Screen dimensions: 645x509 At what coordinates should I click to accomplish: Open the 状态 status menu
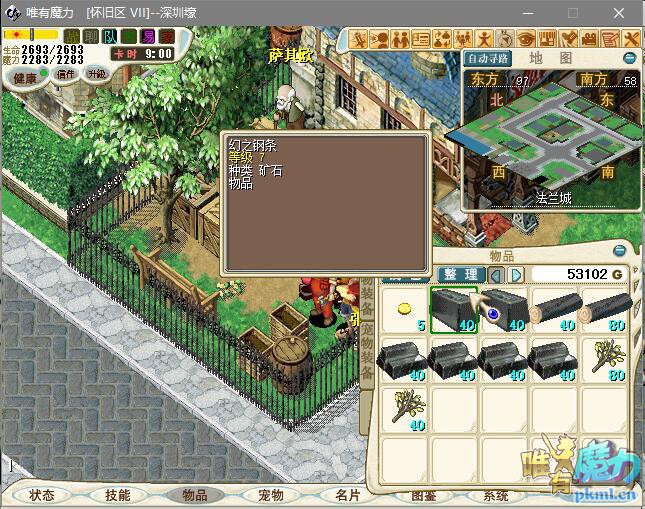[x=42, y=495]
